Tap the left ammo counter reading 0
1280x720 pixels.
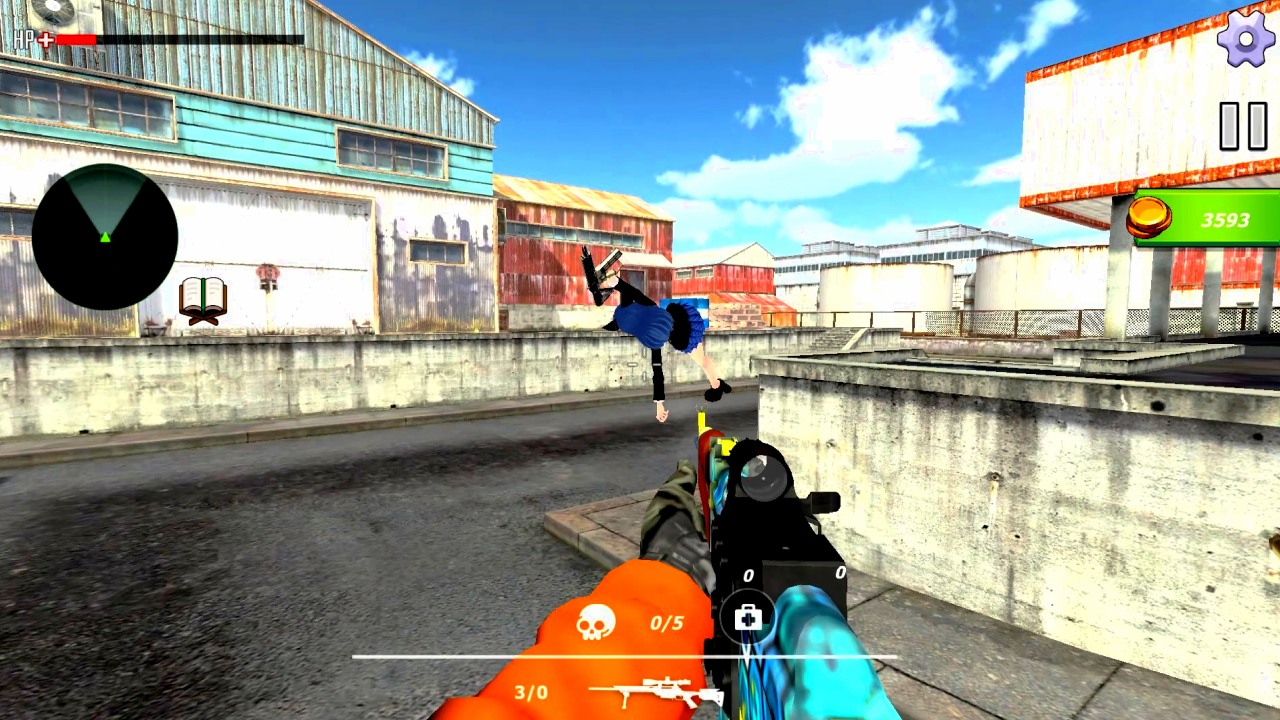[x=748, y=576]
